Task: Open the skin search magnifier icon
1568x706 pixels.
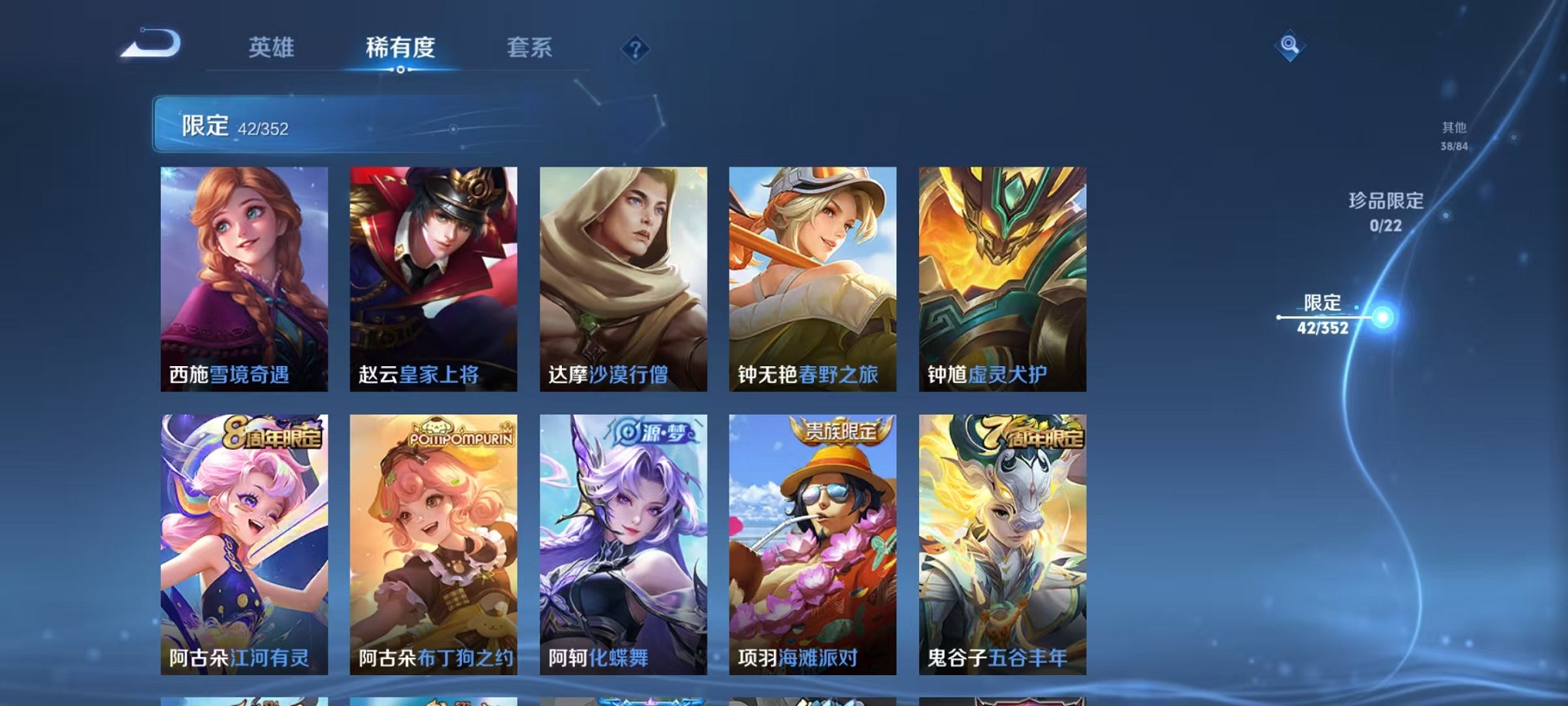Action: [x=1290, y=46]
